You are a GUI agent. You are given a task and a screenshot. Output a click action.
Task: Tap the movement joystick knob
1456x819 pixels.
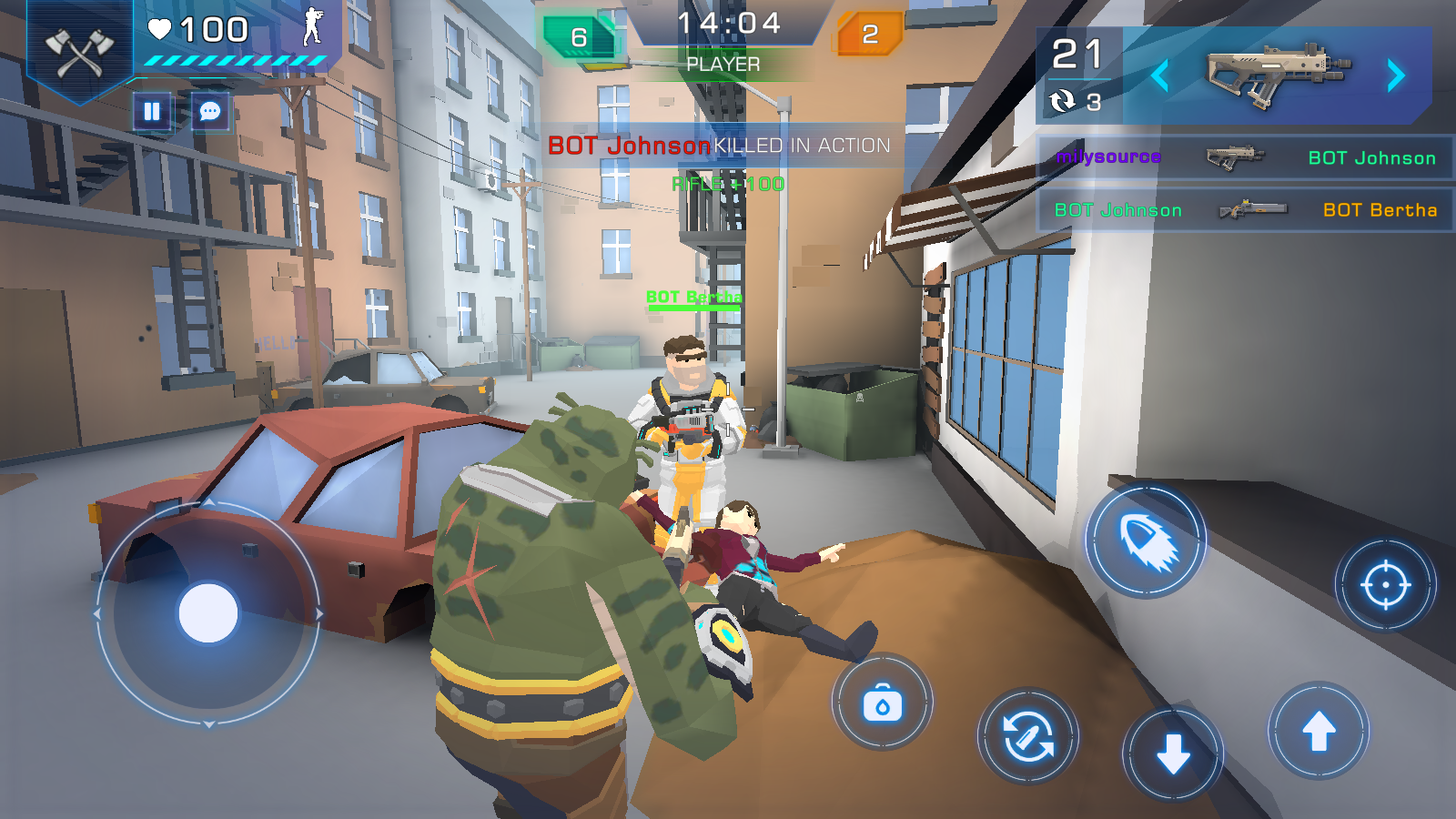pos(208,613)
